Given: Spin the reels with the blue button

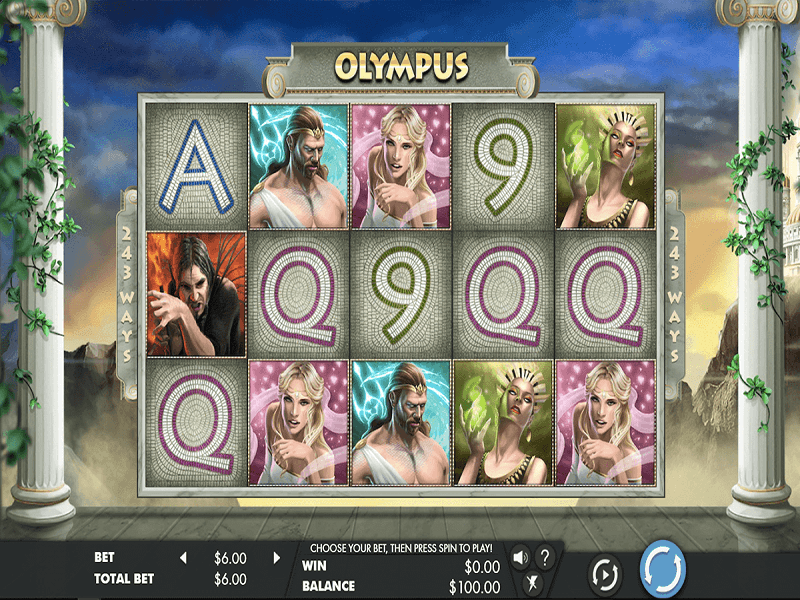Looking at the screenshot, I should pyautogui.click(x=662, y=568).
